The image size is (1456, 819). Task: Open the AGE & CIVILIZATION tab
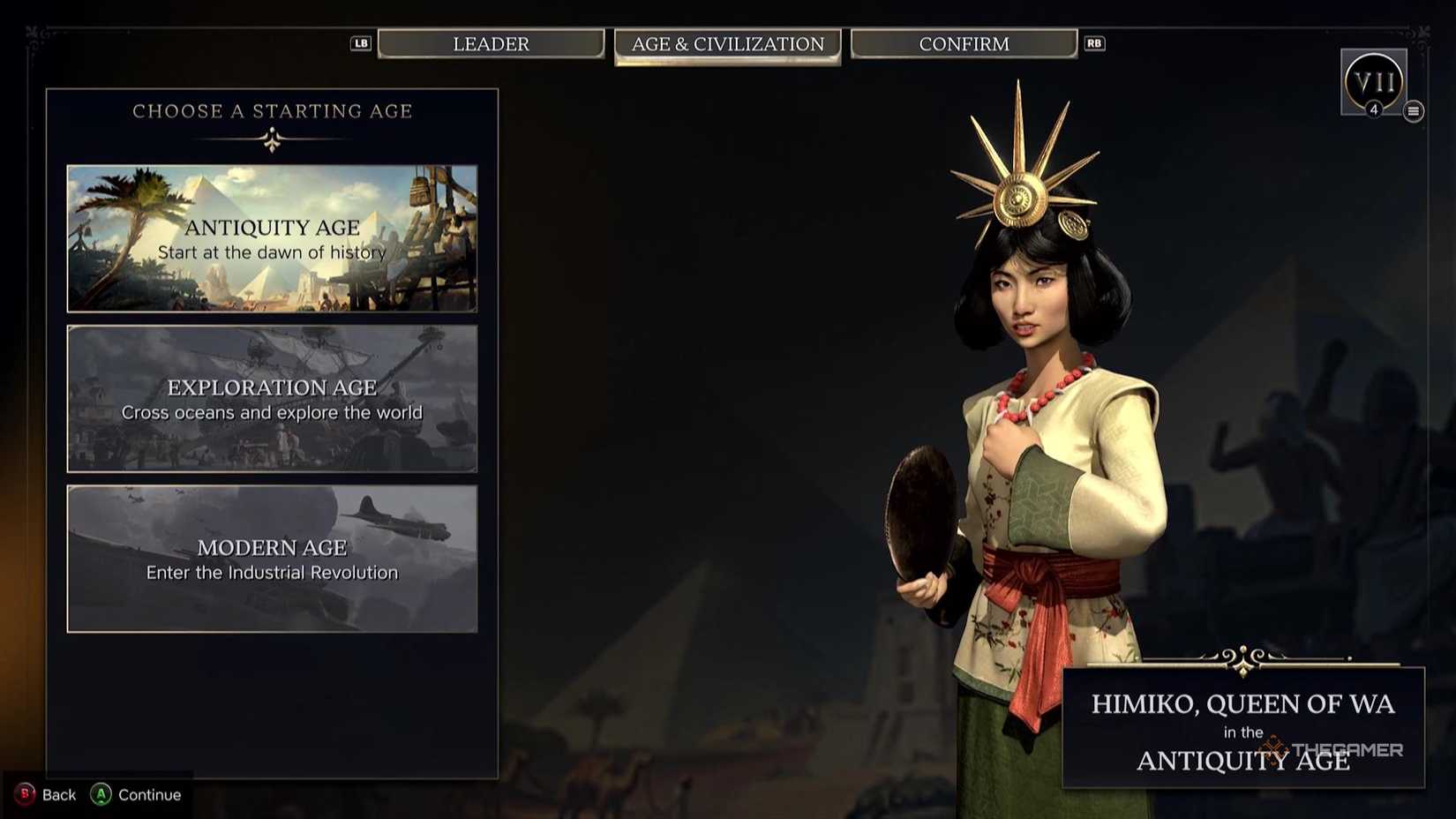(727, 43)
